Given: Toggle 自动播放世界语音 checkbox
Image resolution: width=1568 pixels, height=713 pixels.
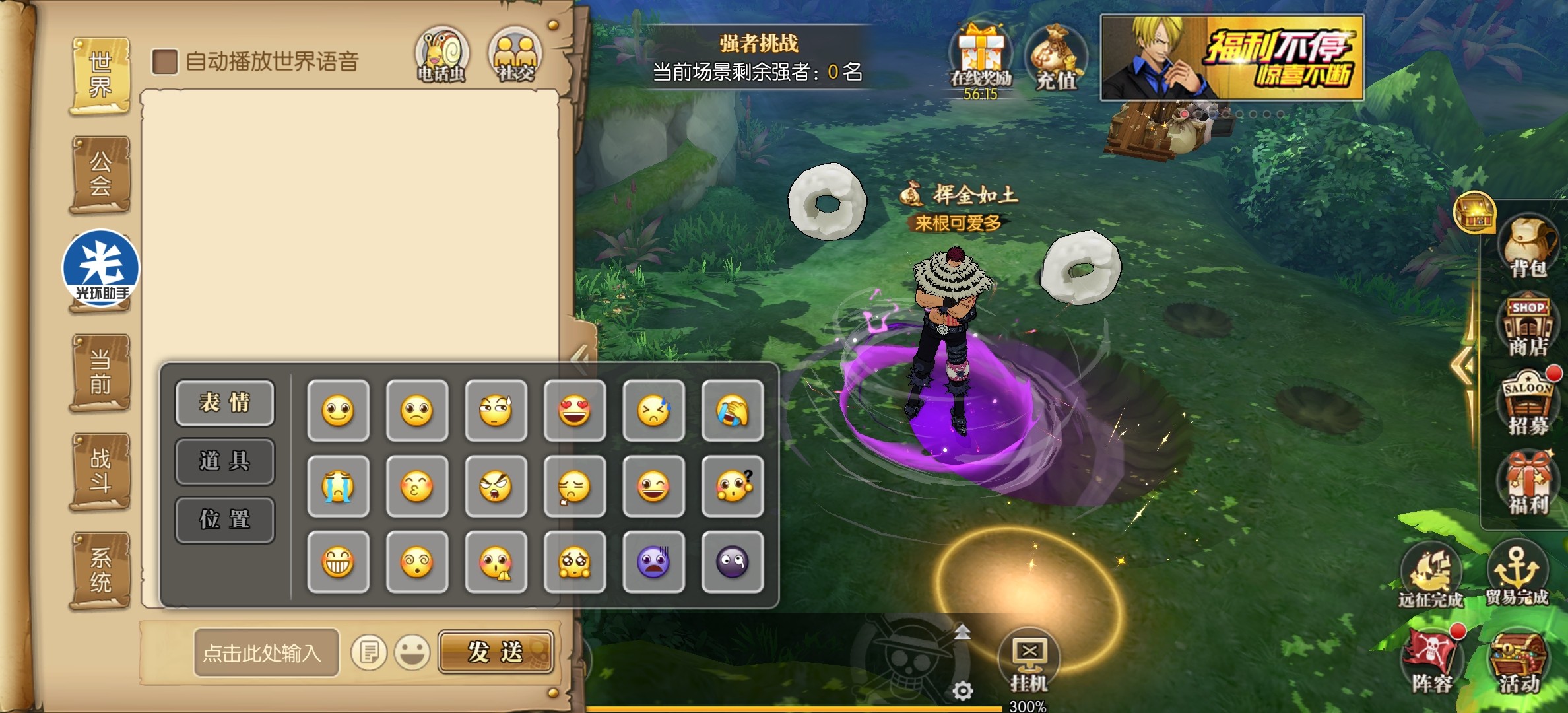Looking at the screenshot, I should click(165, 62).
